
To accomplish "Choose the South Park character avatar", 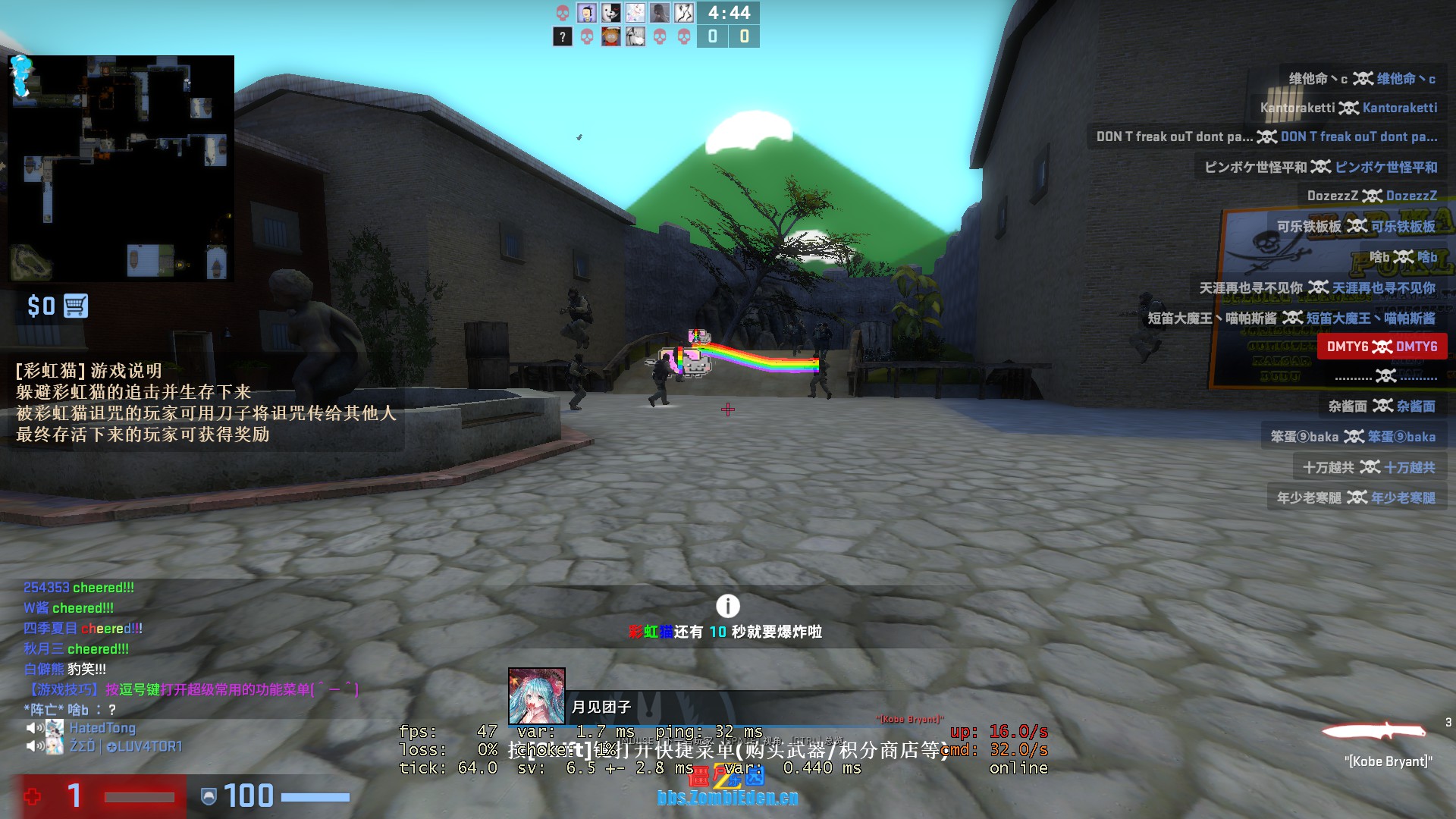I will point(610,36).
